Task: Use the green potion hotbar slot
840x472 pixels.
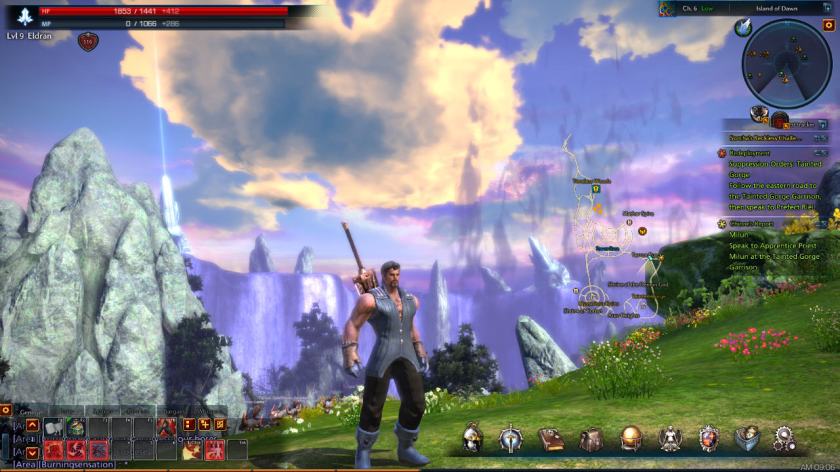Action: (75, 427)
